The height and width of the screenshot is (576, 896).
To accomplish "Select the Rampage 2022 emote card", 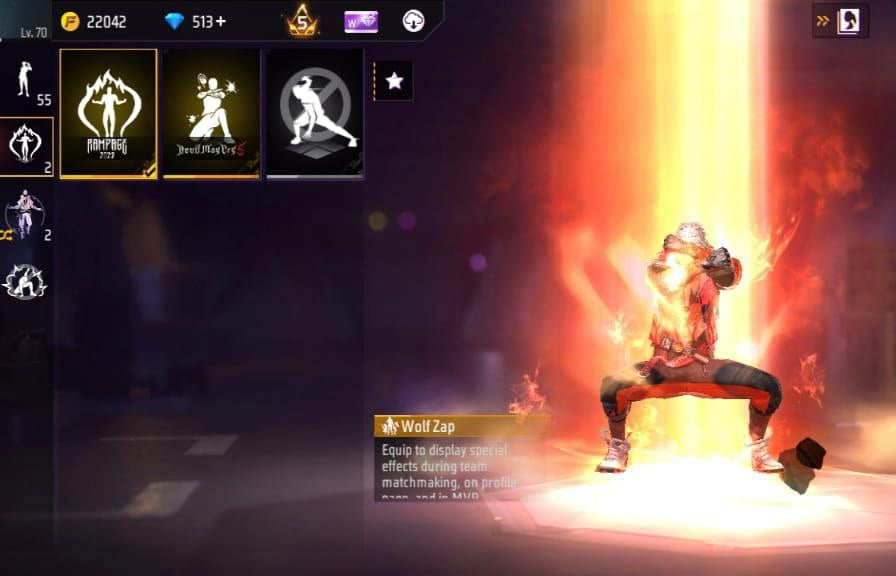I will coord(108,113).
